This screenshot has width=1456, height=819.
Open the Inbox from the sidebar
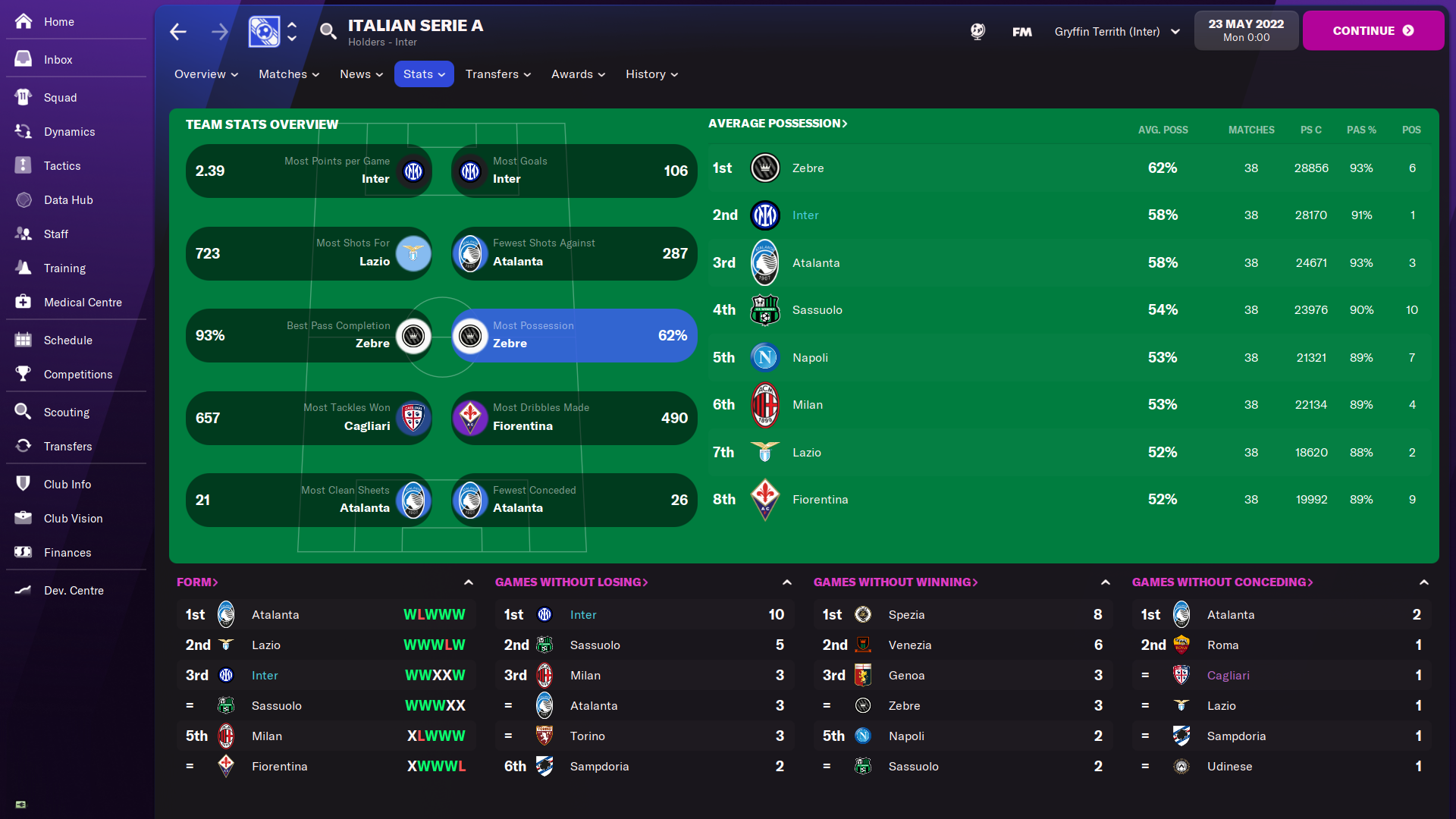pyautogui.click(x=58, y=60)
